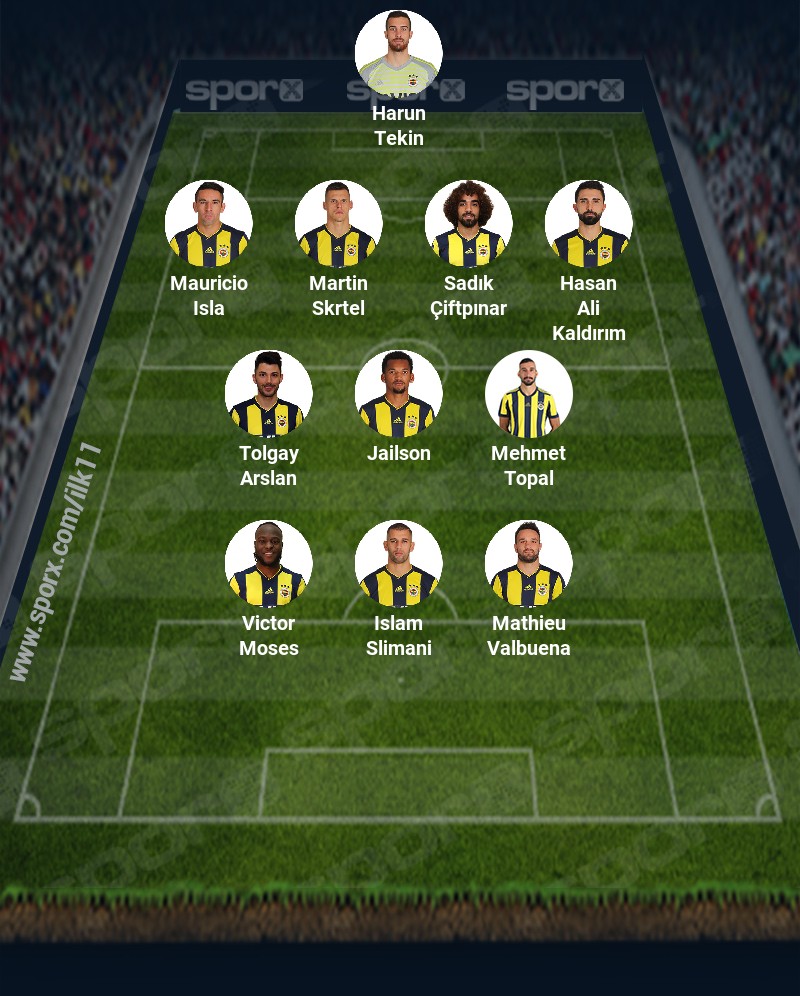This screenshot has height=996, width=800.
Task: Select forward Victor Moses
Action: pyautogui.click(x=268, y=564)
